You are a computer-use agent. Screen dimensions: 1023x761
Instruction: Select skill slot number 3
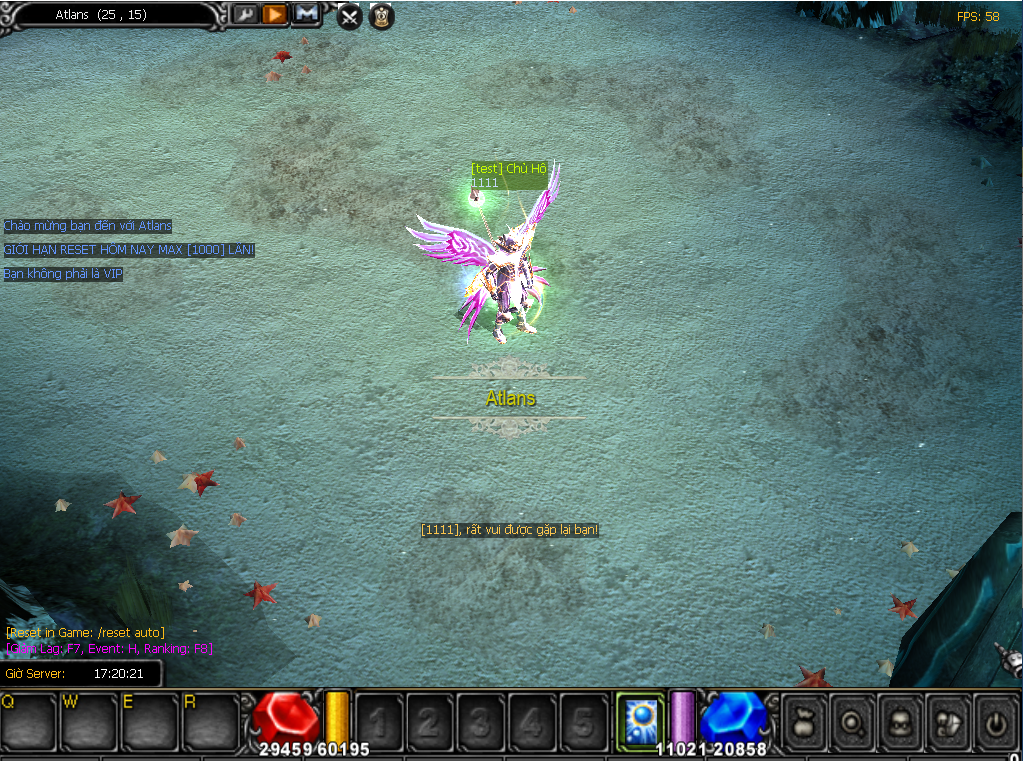482,720
